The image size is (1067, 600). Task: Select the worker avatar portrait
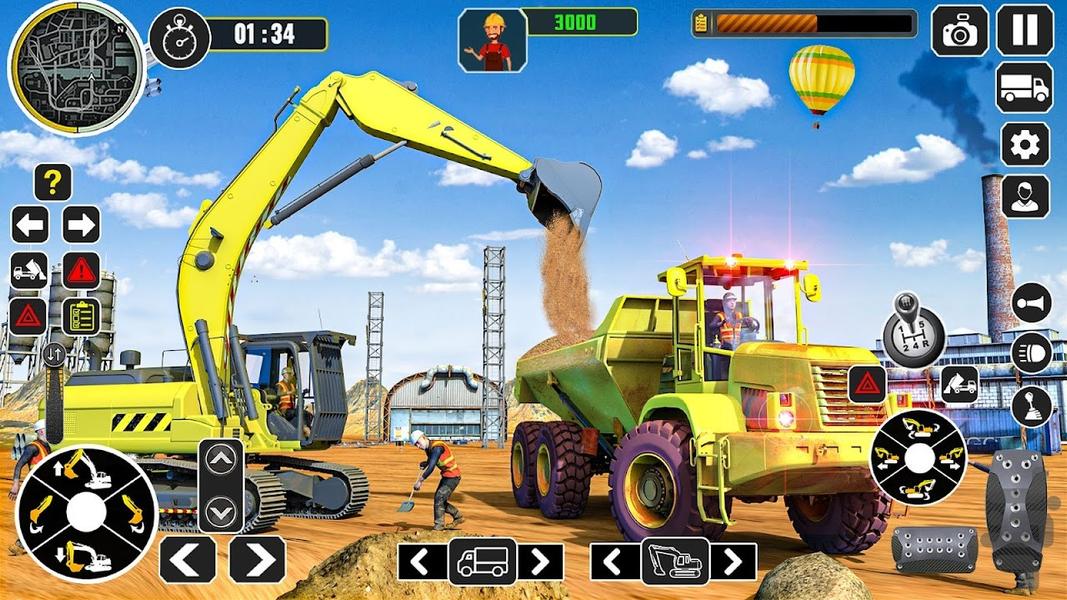tap(492, 41)
